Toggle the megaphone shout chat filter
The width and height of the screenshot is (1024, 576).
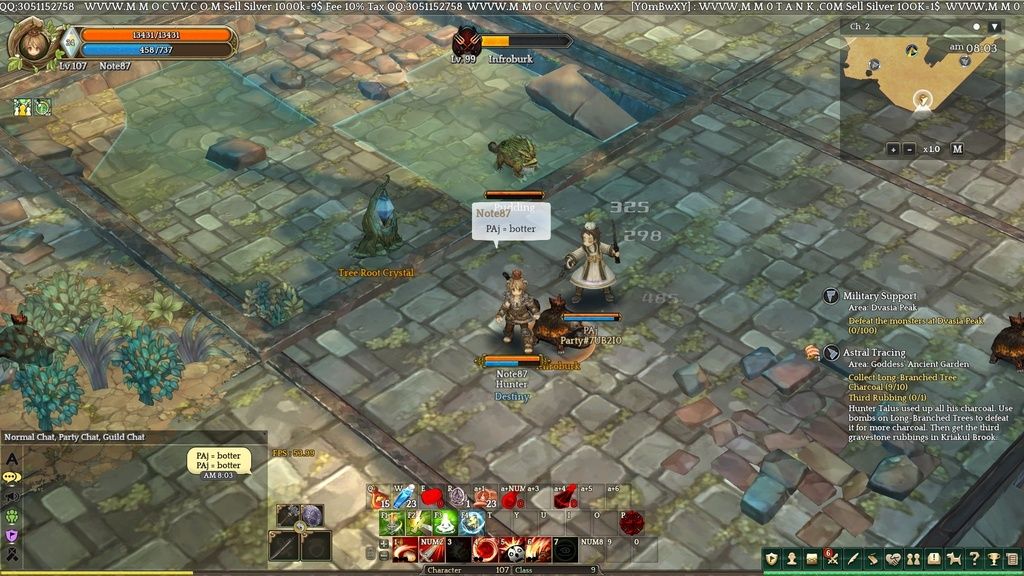click(12, 497)
